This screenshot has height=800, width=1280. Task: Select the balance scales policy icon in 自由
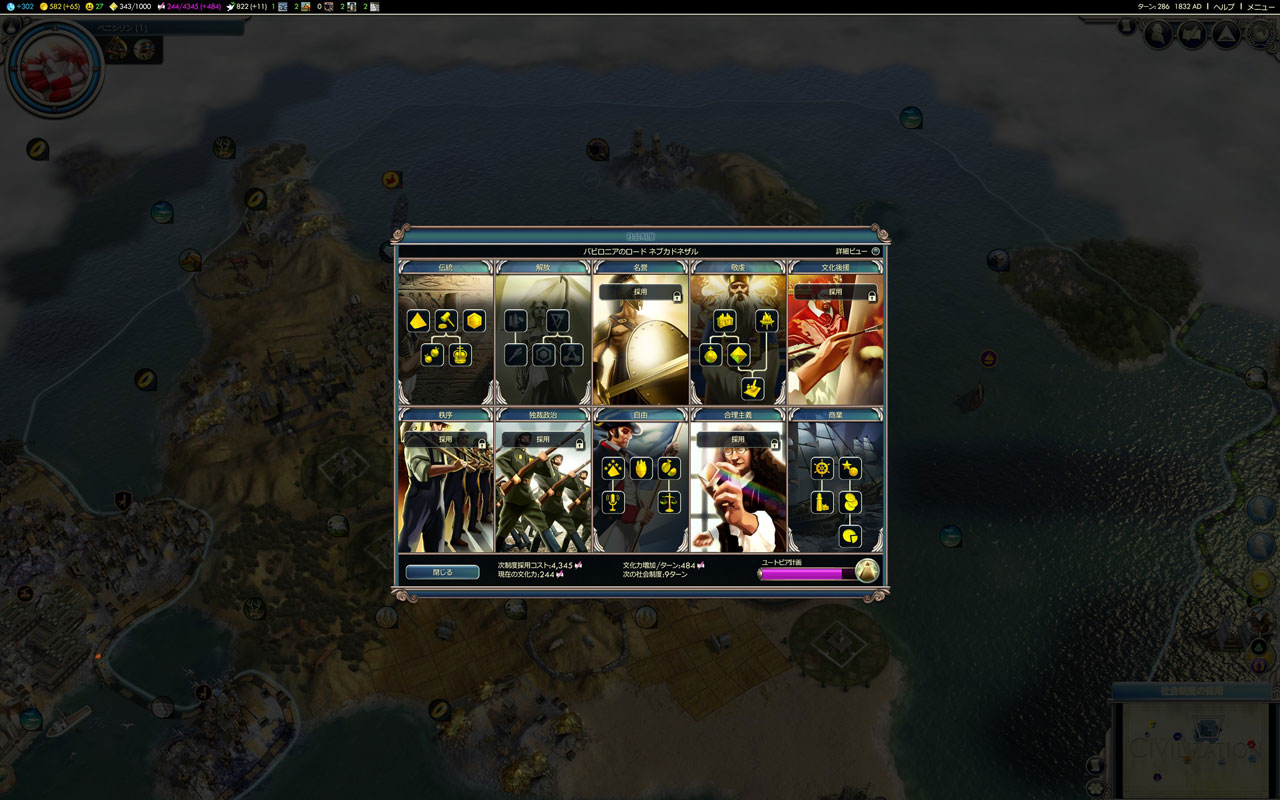pos(669,502)
